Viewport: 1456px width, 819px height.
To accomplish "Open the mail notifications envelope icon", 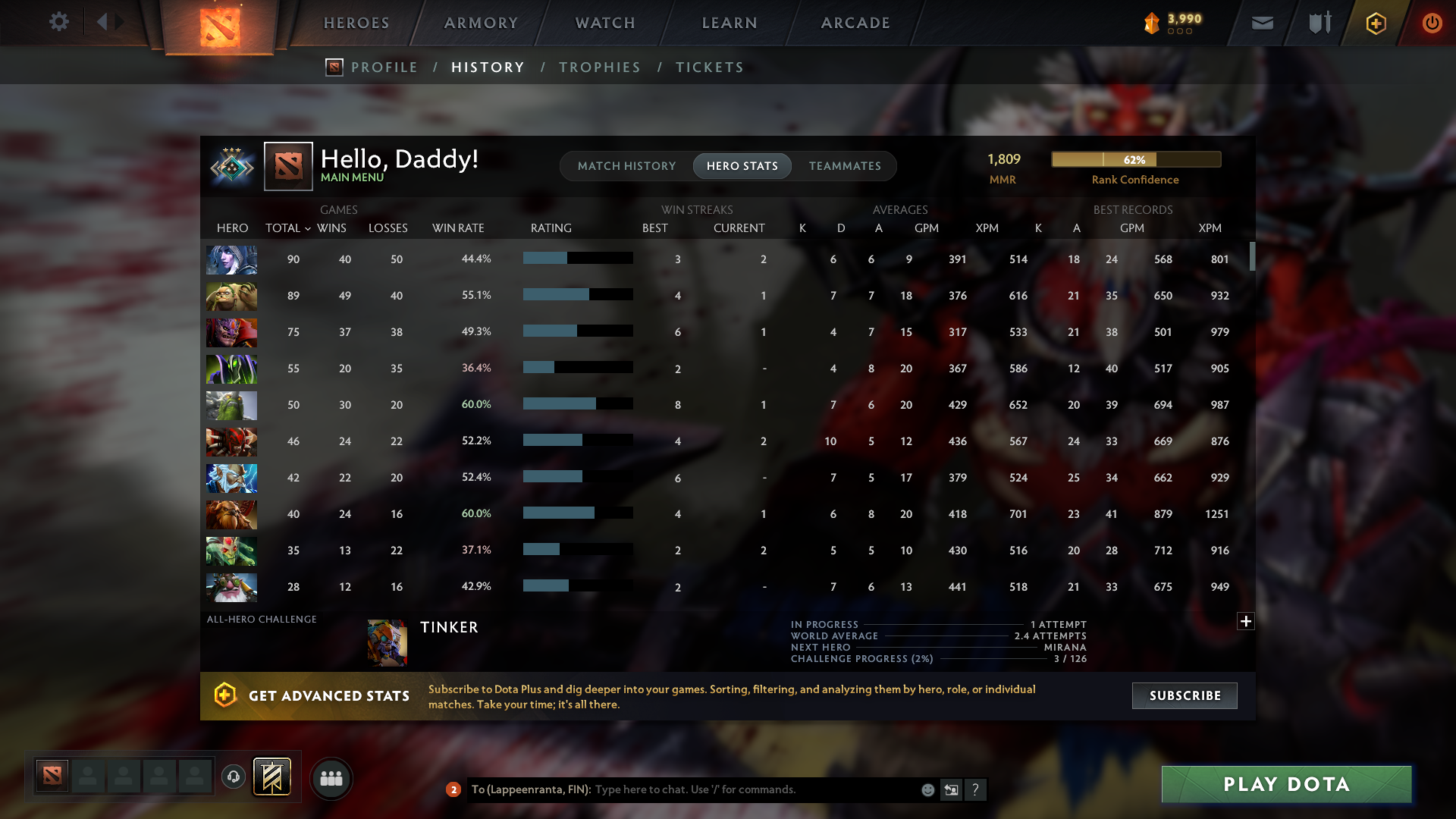I will coord(1262,24).
